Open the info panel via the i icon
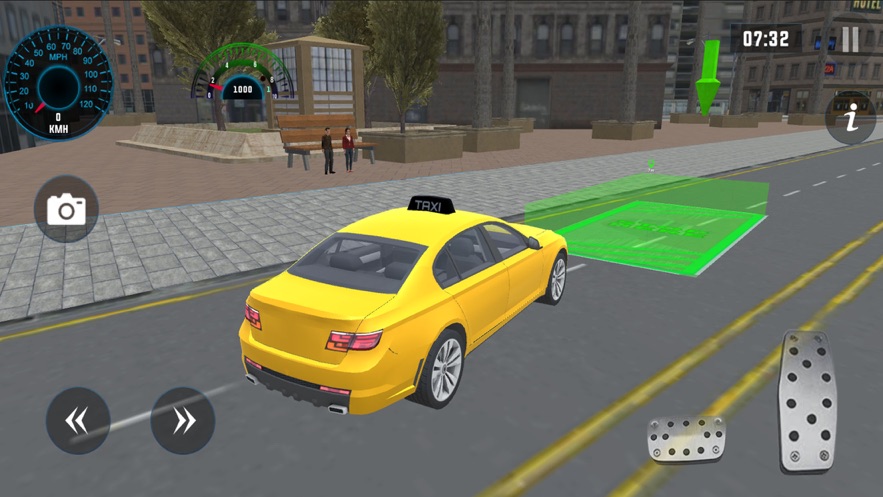The width and height of the screenshot is (883, 497). [851, 119]
